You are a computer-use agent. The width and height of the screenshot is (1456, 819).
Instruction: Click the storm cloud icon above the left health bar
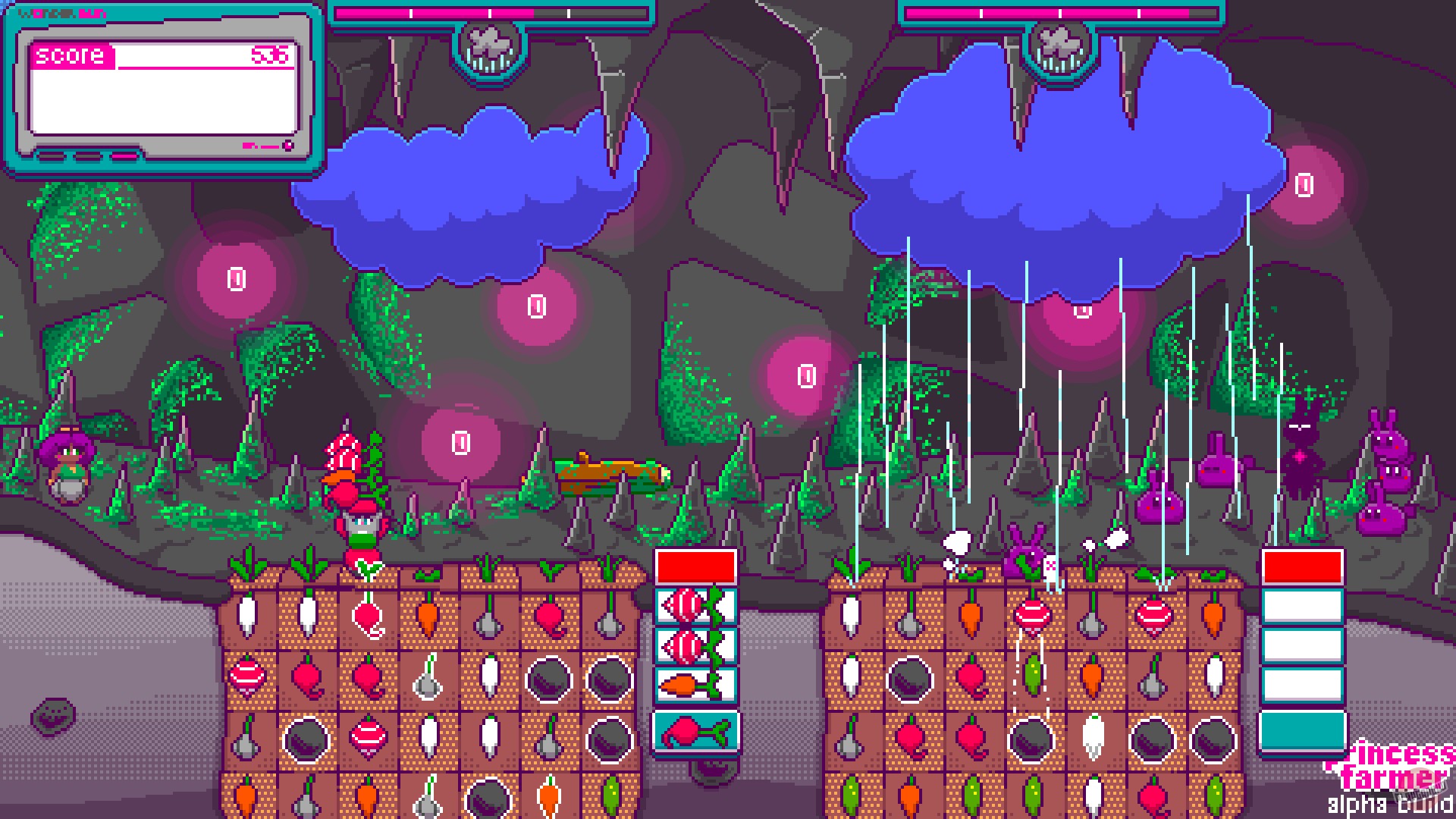click(491, 45)
